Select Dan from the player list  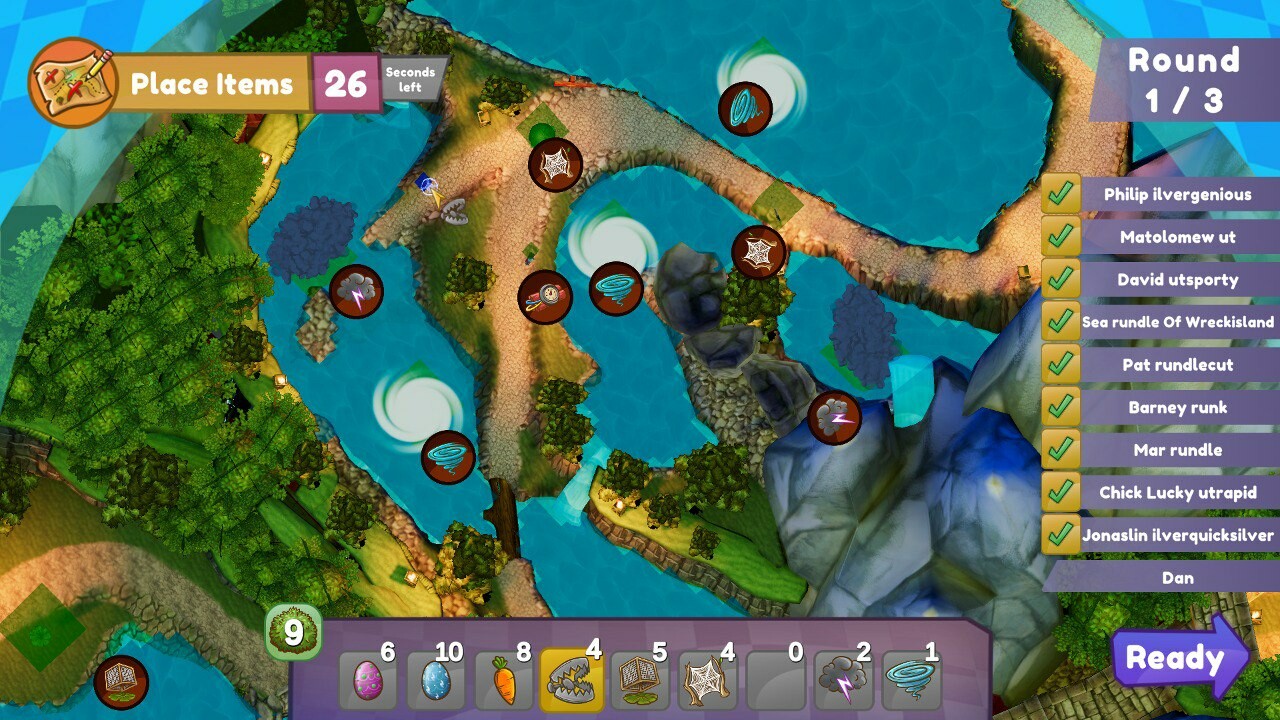coord(1178,577)
